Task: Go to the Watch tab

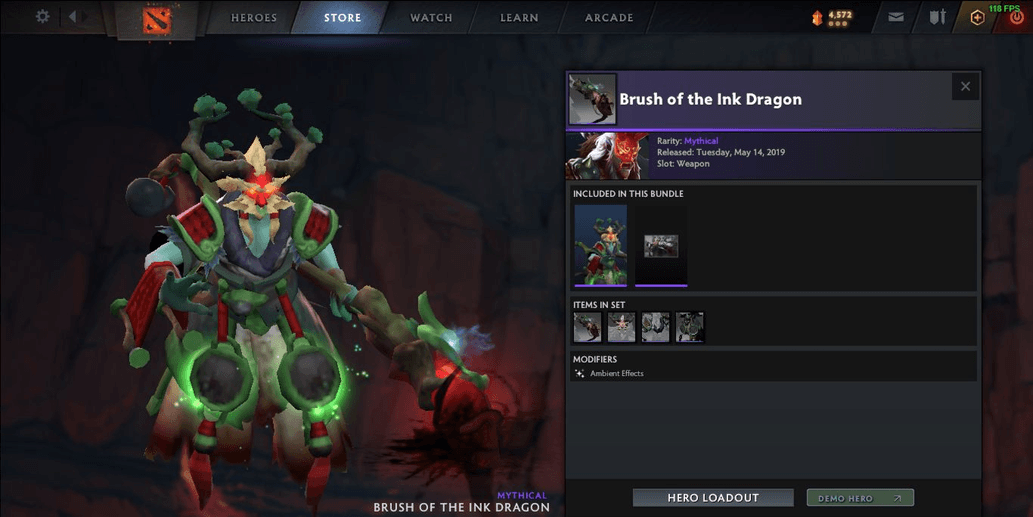Action: click(431, 18)
